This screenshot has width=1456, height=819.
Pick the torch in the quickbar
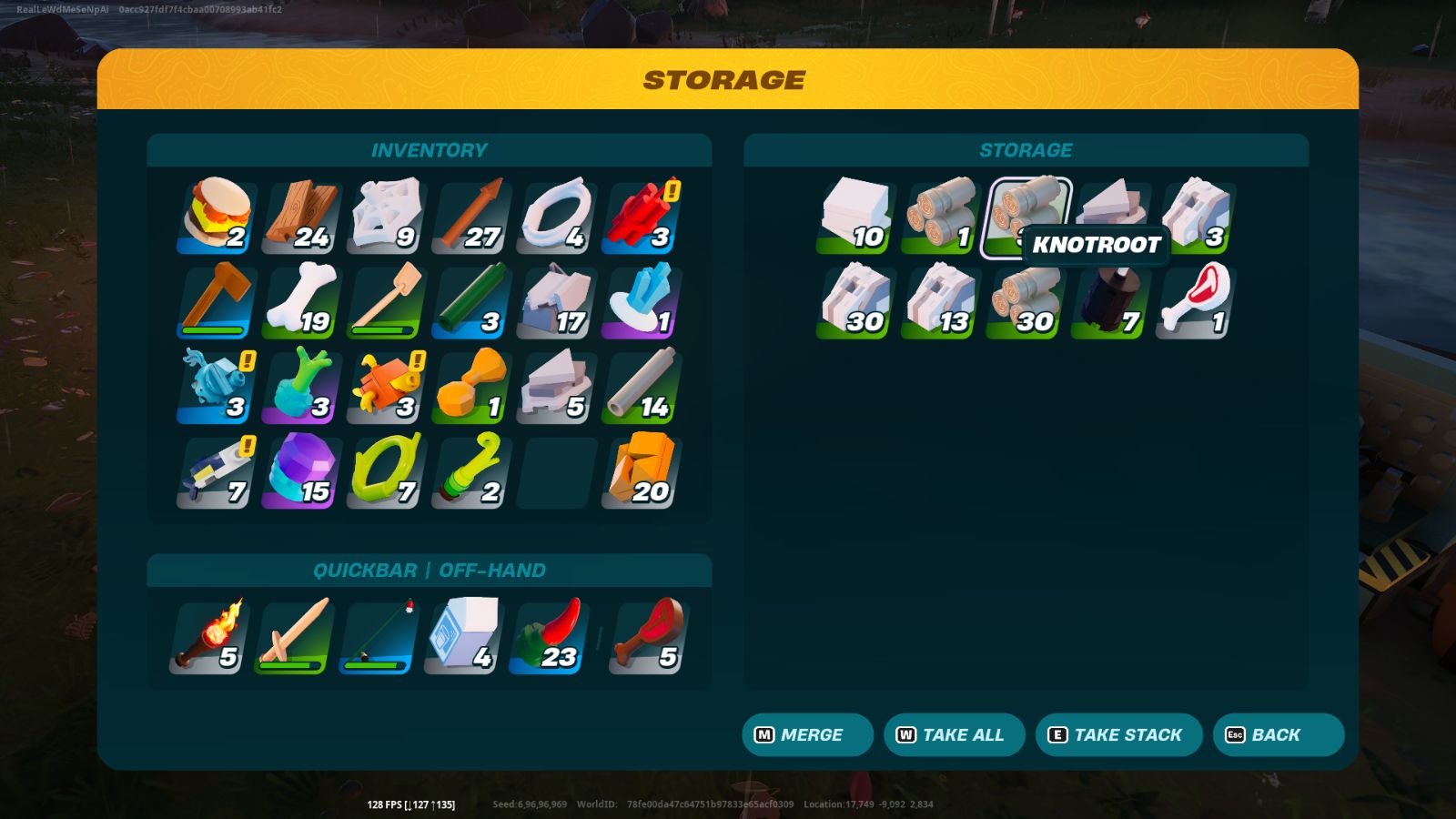[x=210, y=636]
